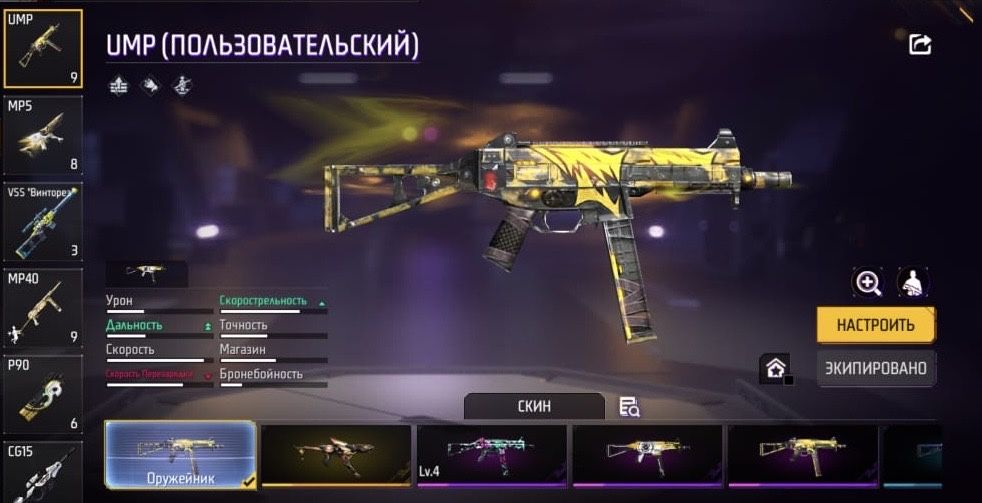Click the share icon
This screenshot has width=982, height=503.
point(920,44)
